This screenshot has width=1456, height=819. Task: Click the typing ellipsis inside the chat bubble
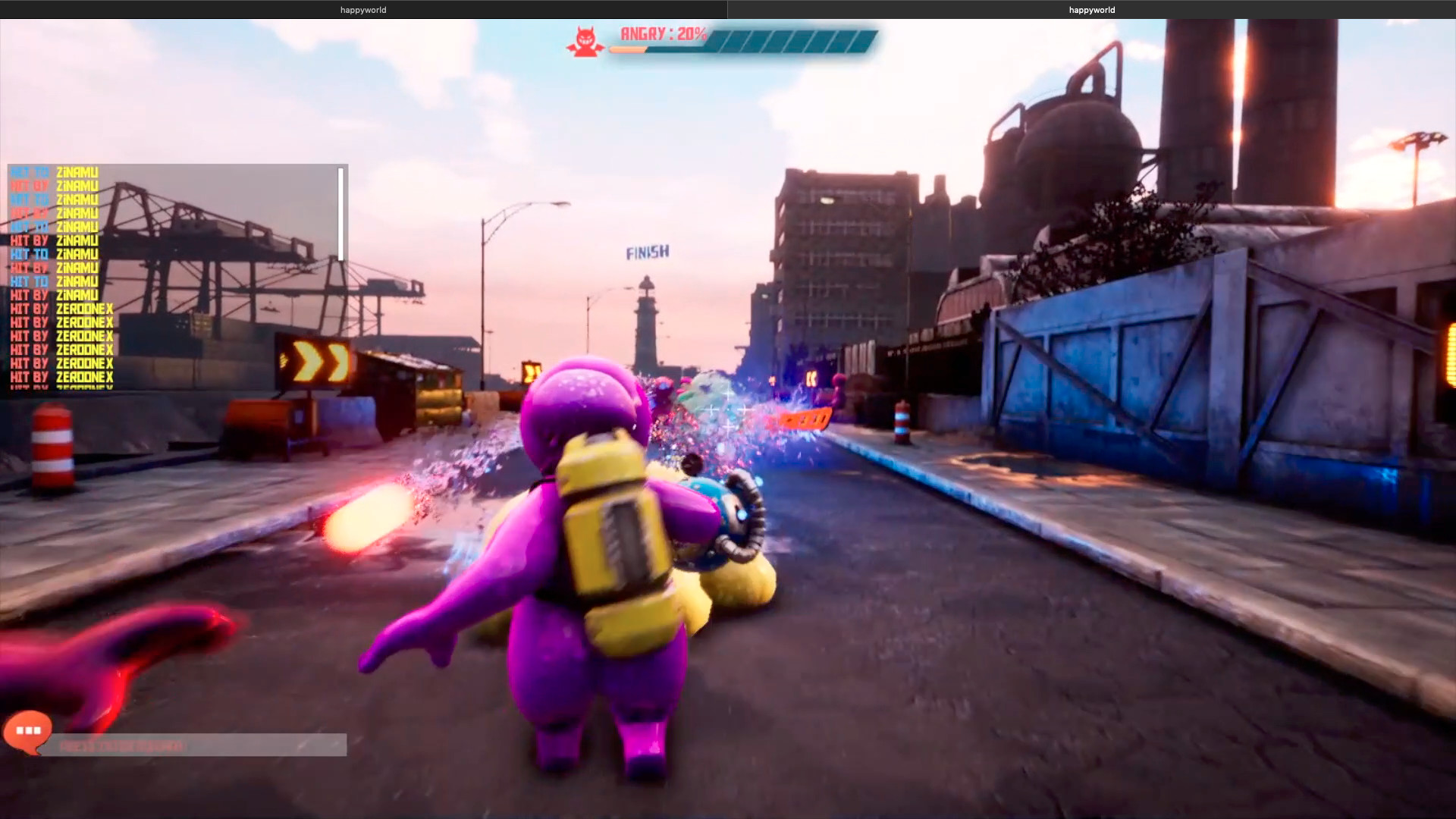[x=27, y=730]
